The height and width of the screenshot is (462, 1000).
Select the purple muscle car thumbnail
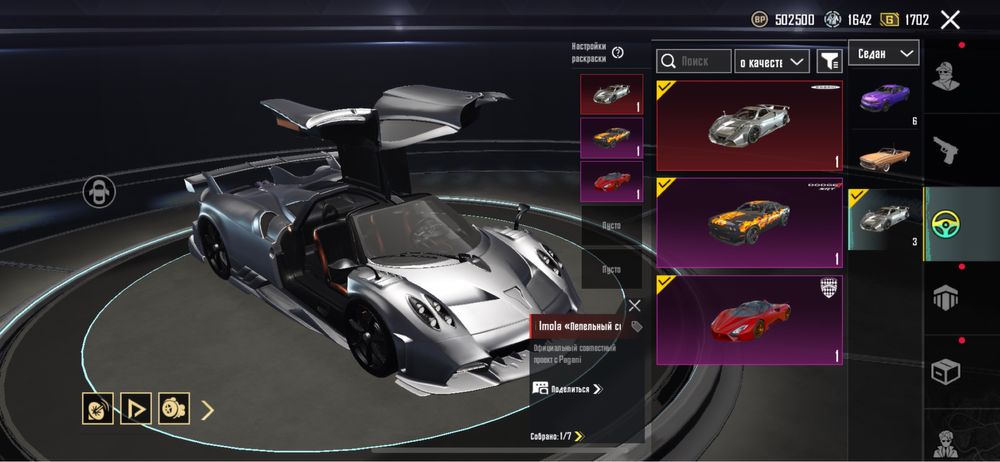(885, 99)
